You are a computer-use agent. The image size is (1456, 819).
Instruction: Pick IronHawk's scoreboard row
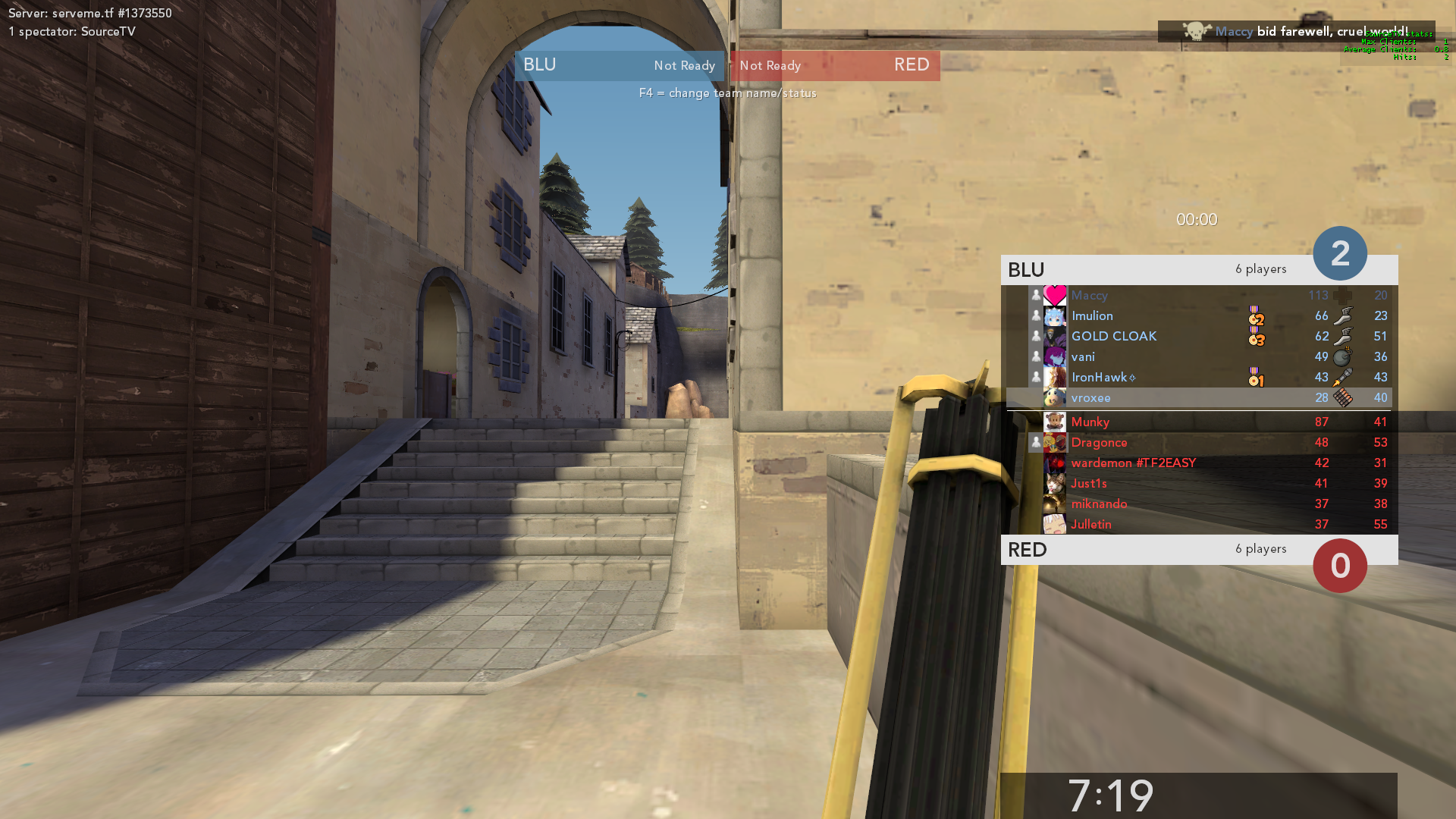pyautogui.click(x=1198, y=378)
